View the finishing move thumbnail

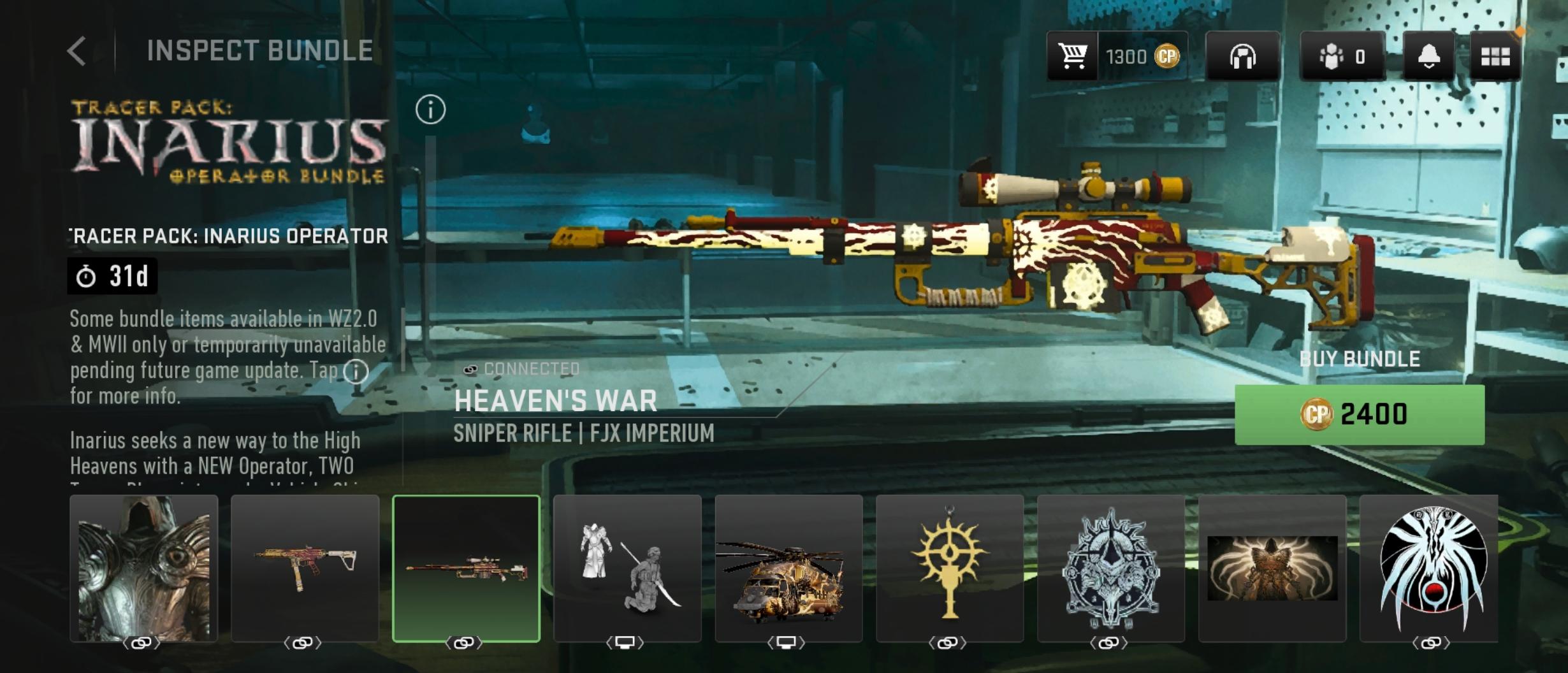pos(627,568)
